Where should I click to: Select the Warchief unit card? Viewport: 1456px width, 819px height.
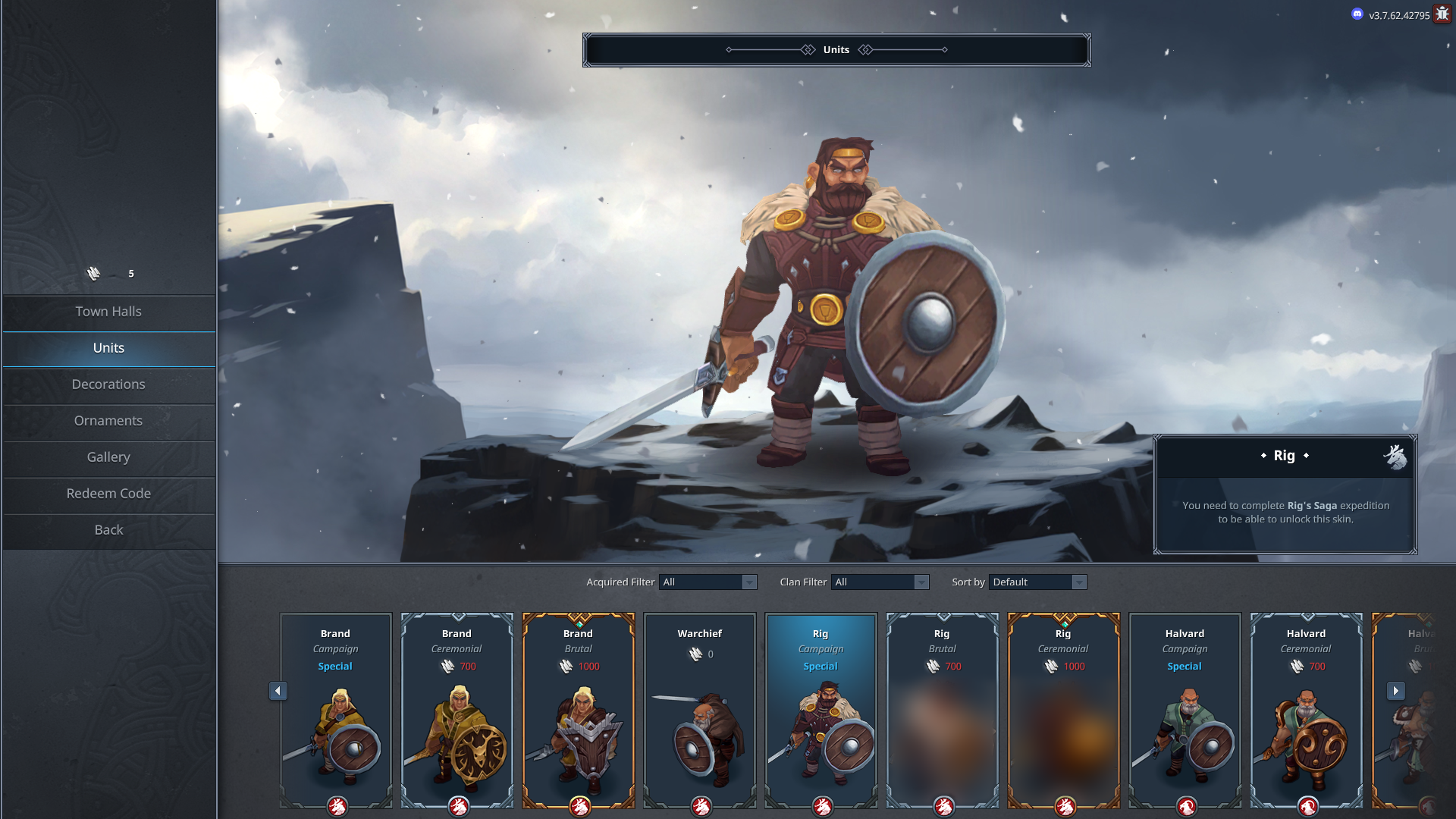tap(700, 709)
